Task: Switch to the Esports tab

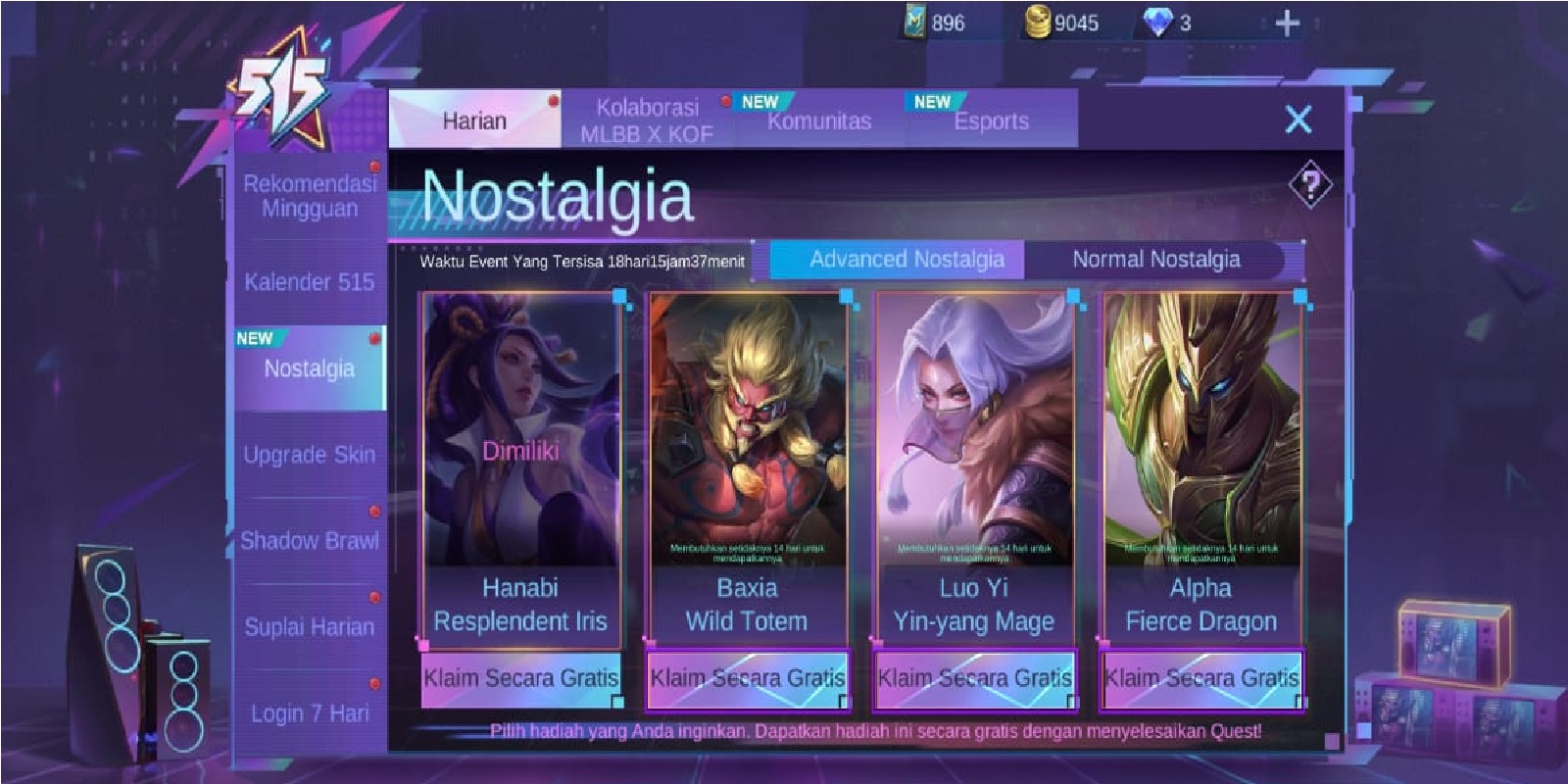Action: pyautogui.click(x=991, y=122)
